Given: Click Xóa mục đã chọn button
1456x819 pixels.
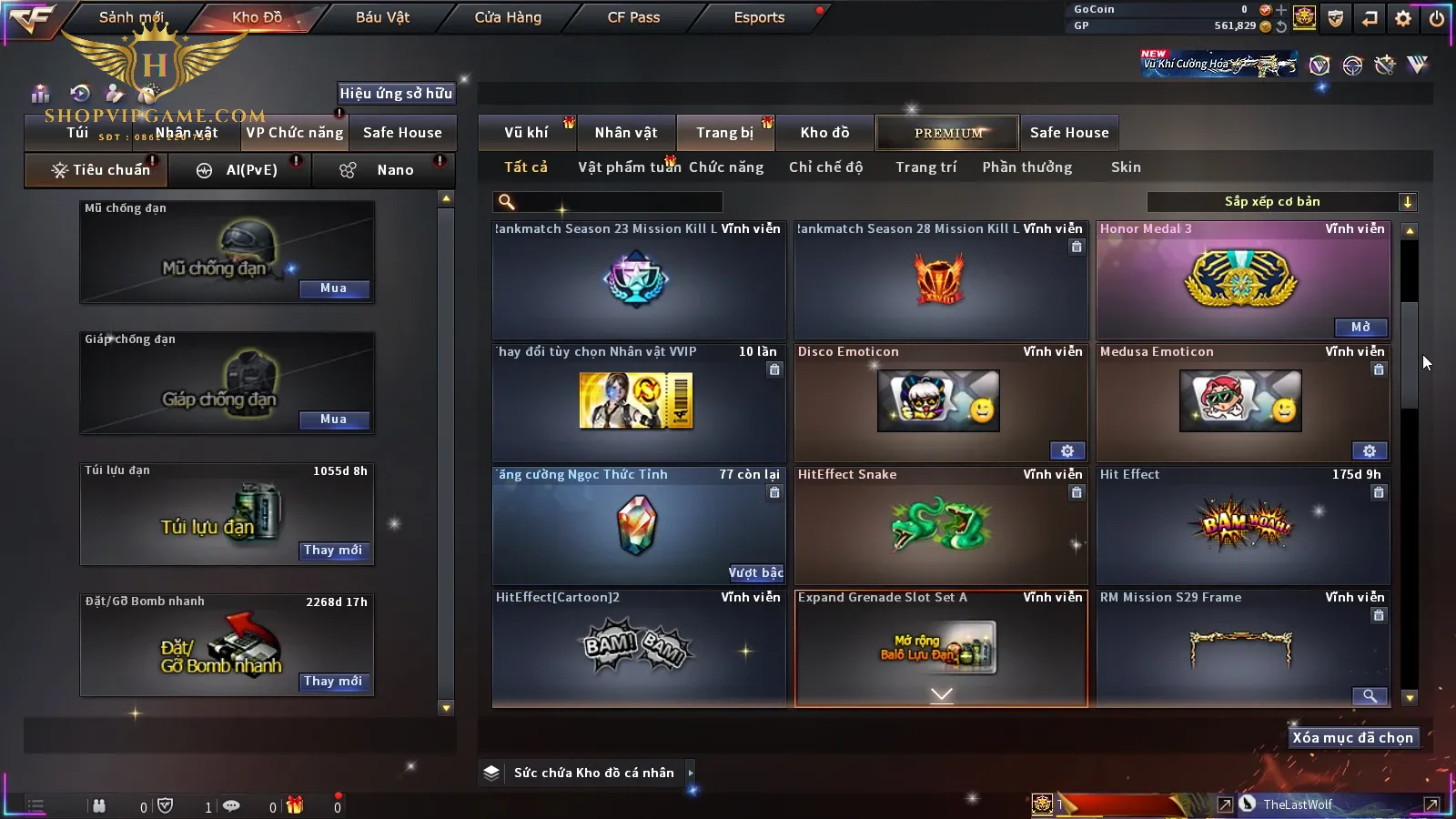Looking at the screenshot, I should pos(1352,738).
